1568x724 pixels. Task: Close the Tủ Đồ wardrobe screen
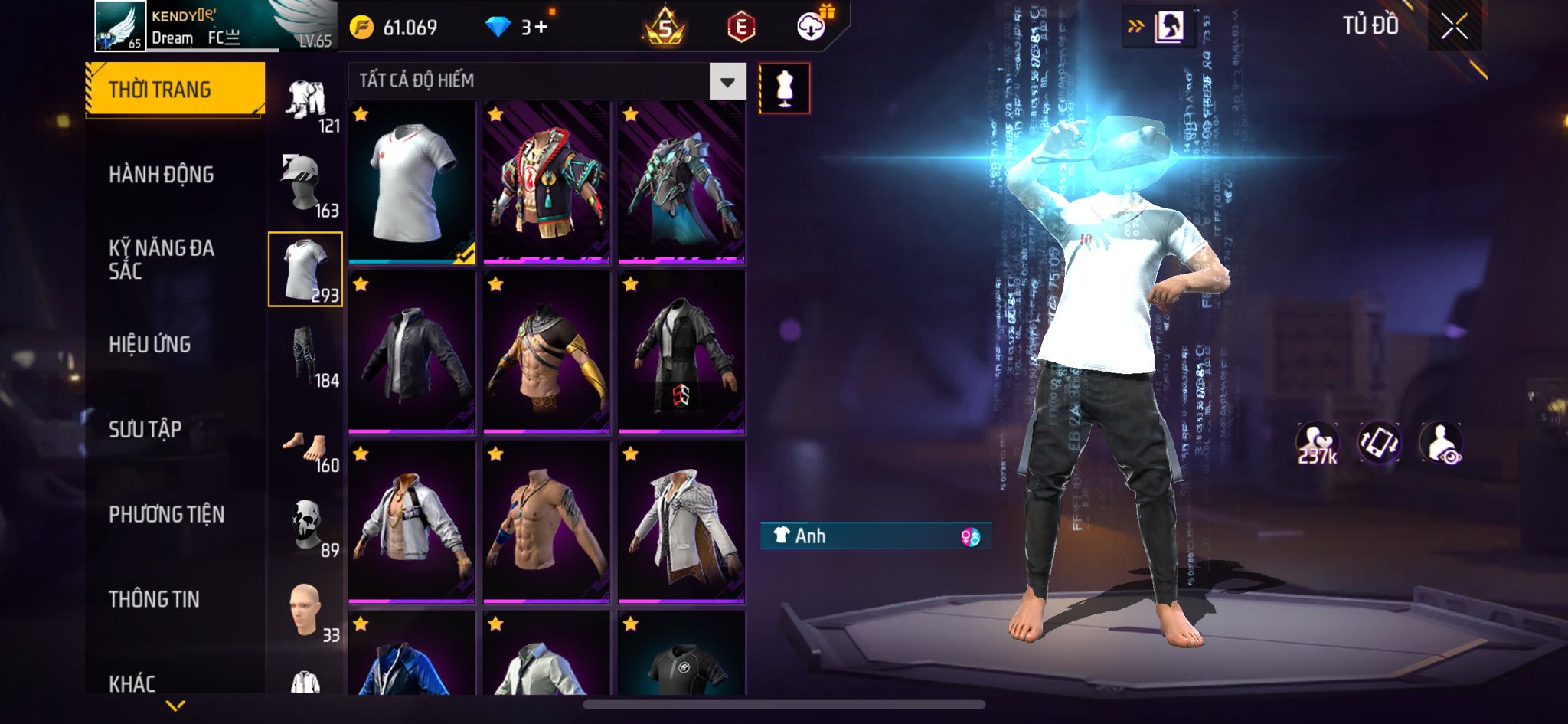pyautogui.click(x=1454, y=28)
